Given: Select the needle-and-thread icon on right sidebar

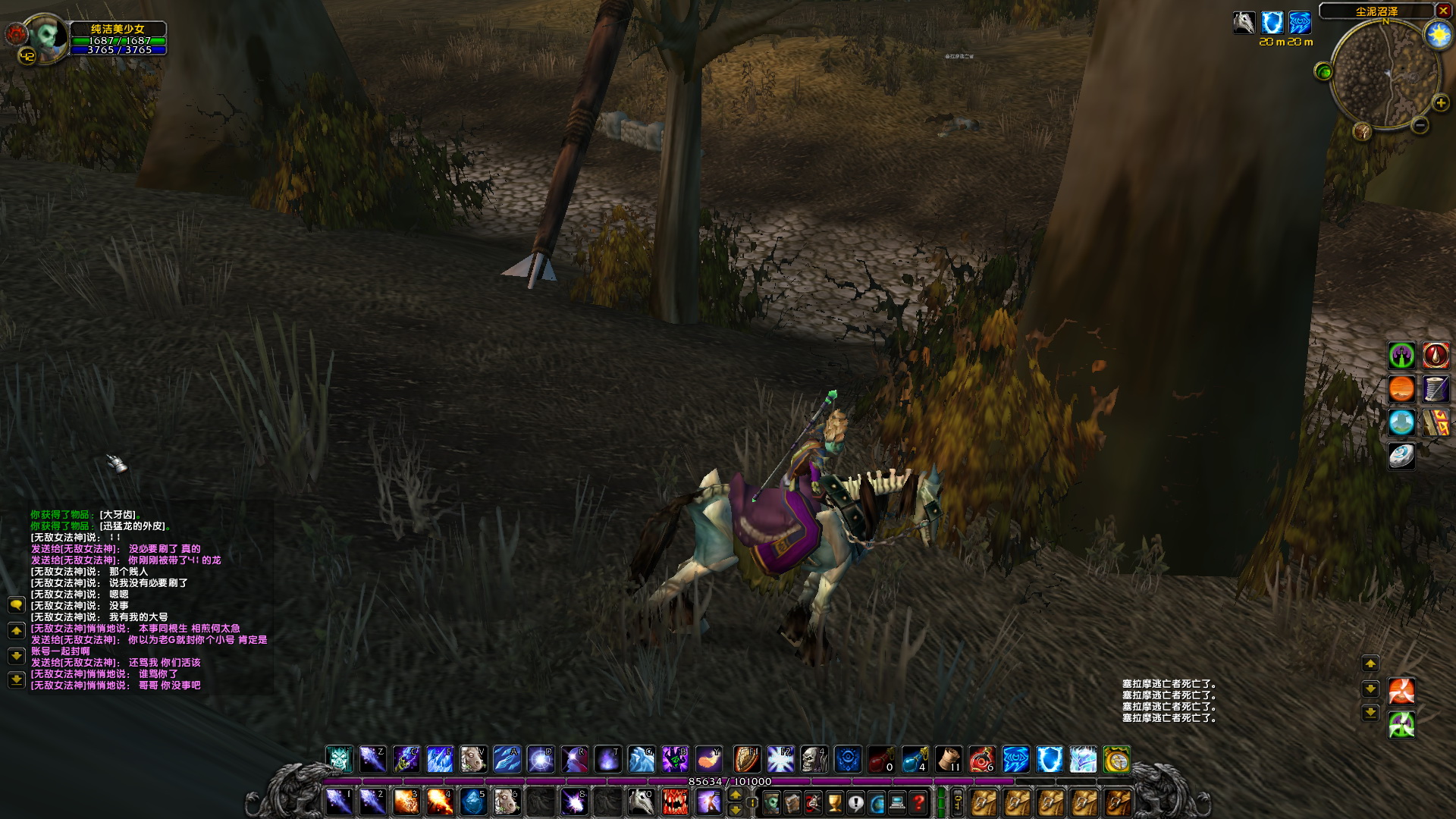Looking at the screenshot, I should 1436,389.
